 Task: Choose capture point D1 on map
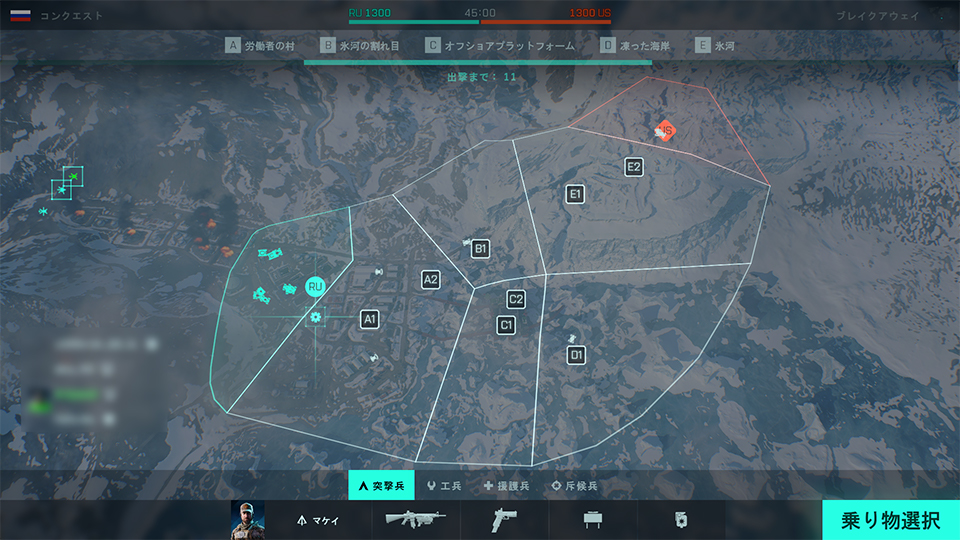point(576,355)
